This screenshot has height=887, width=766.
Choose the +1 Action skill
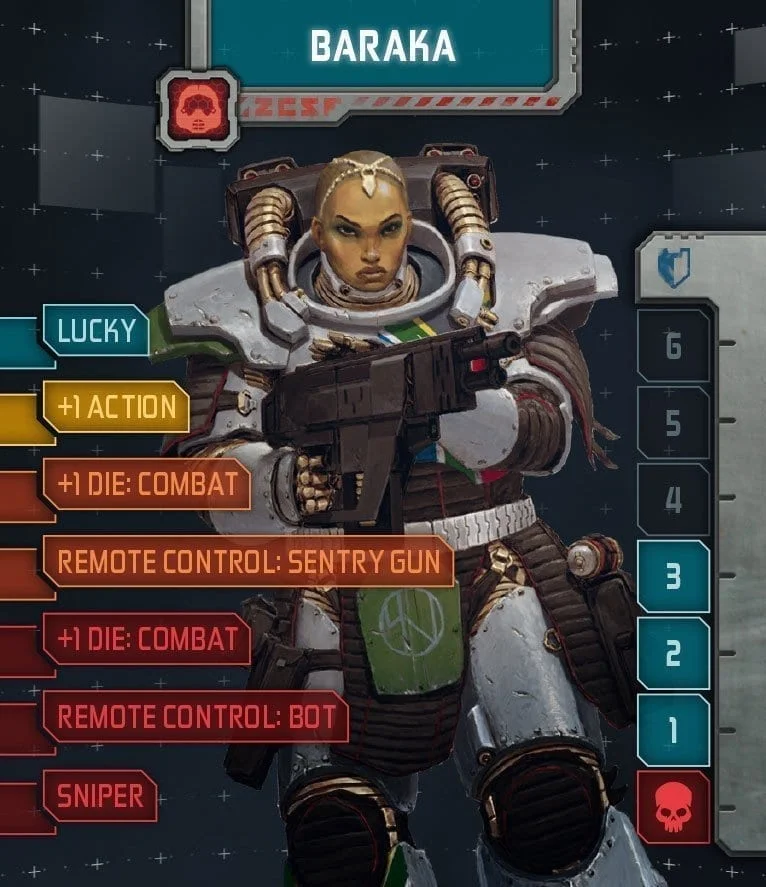tap(116, 407)
